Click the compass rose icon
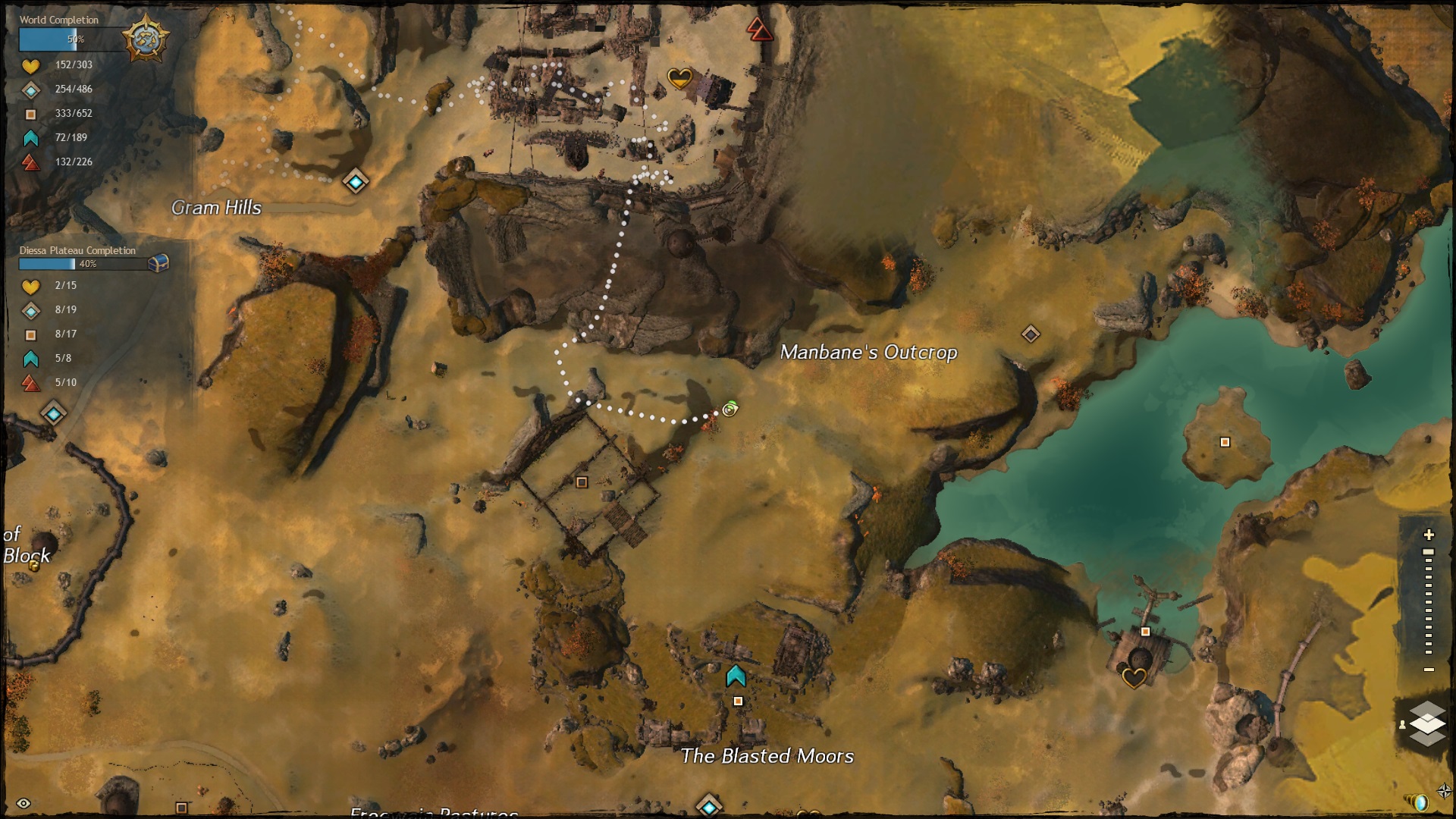The image size is (1456, 819). click(x=1444, y=792)
